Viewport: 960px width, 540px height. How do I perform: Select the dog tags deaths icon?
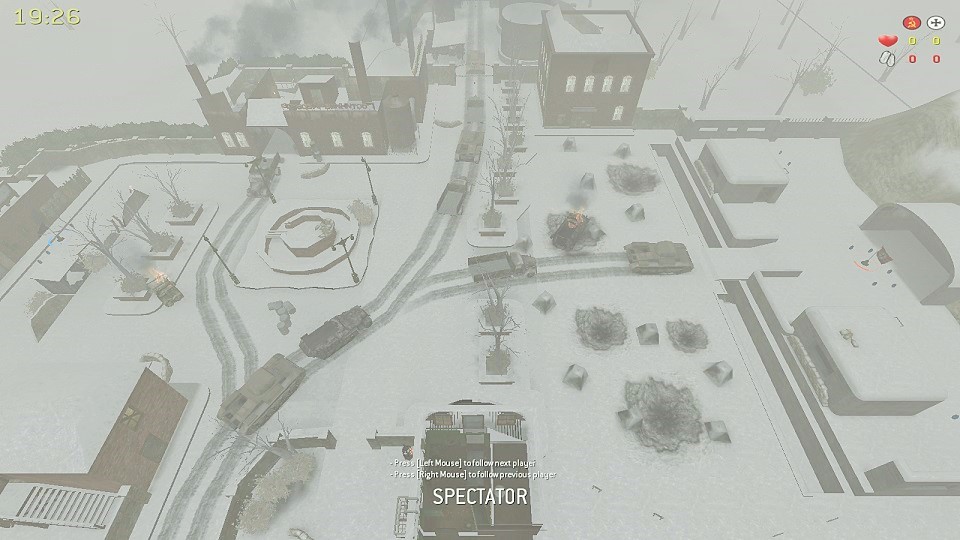[x=887, y=59]
